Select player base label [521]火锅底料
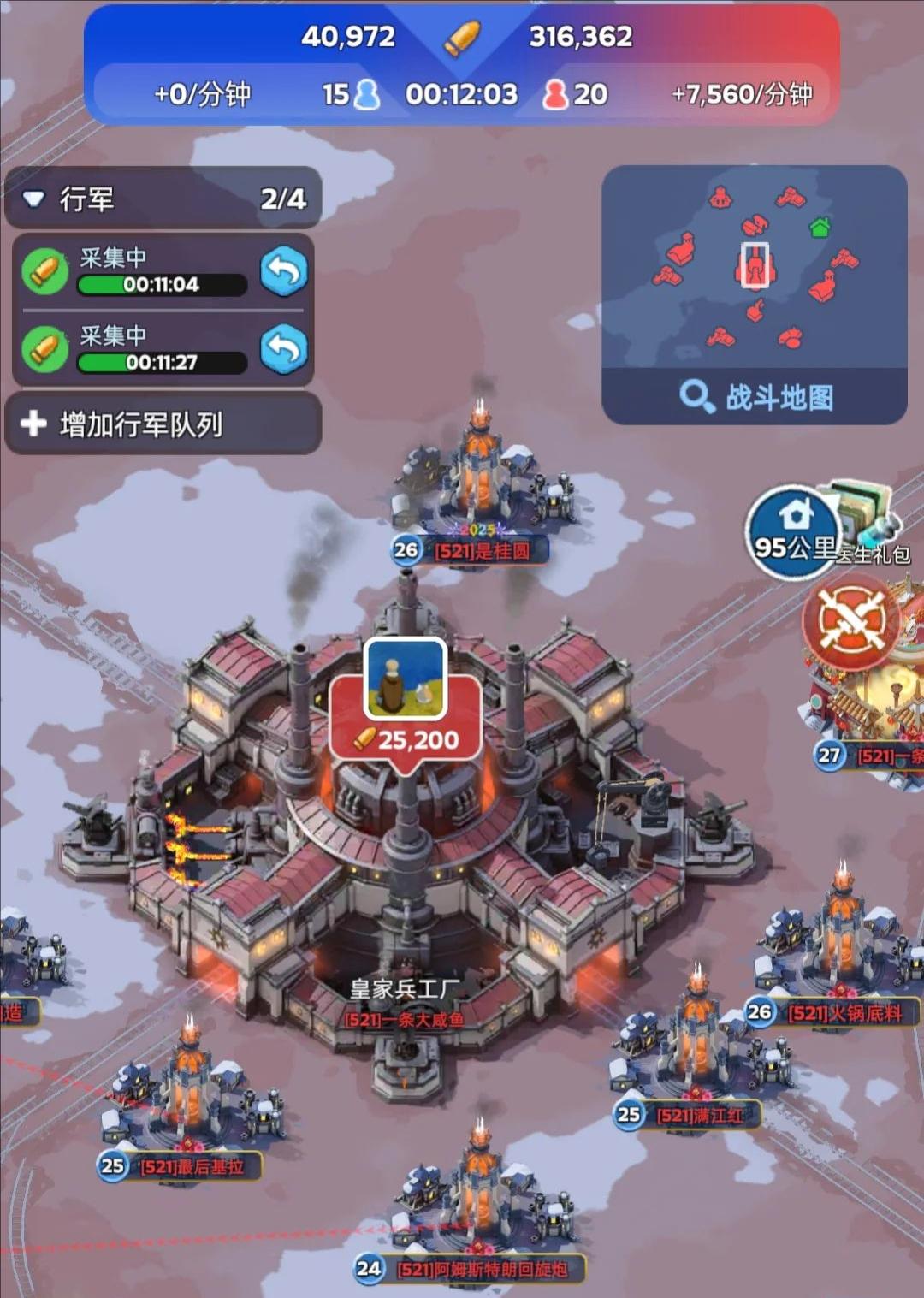Viewport: 924px width, 1298px height. [x=844, y=1013]
